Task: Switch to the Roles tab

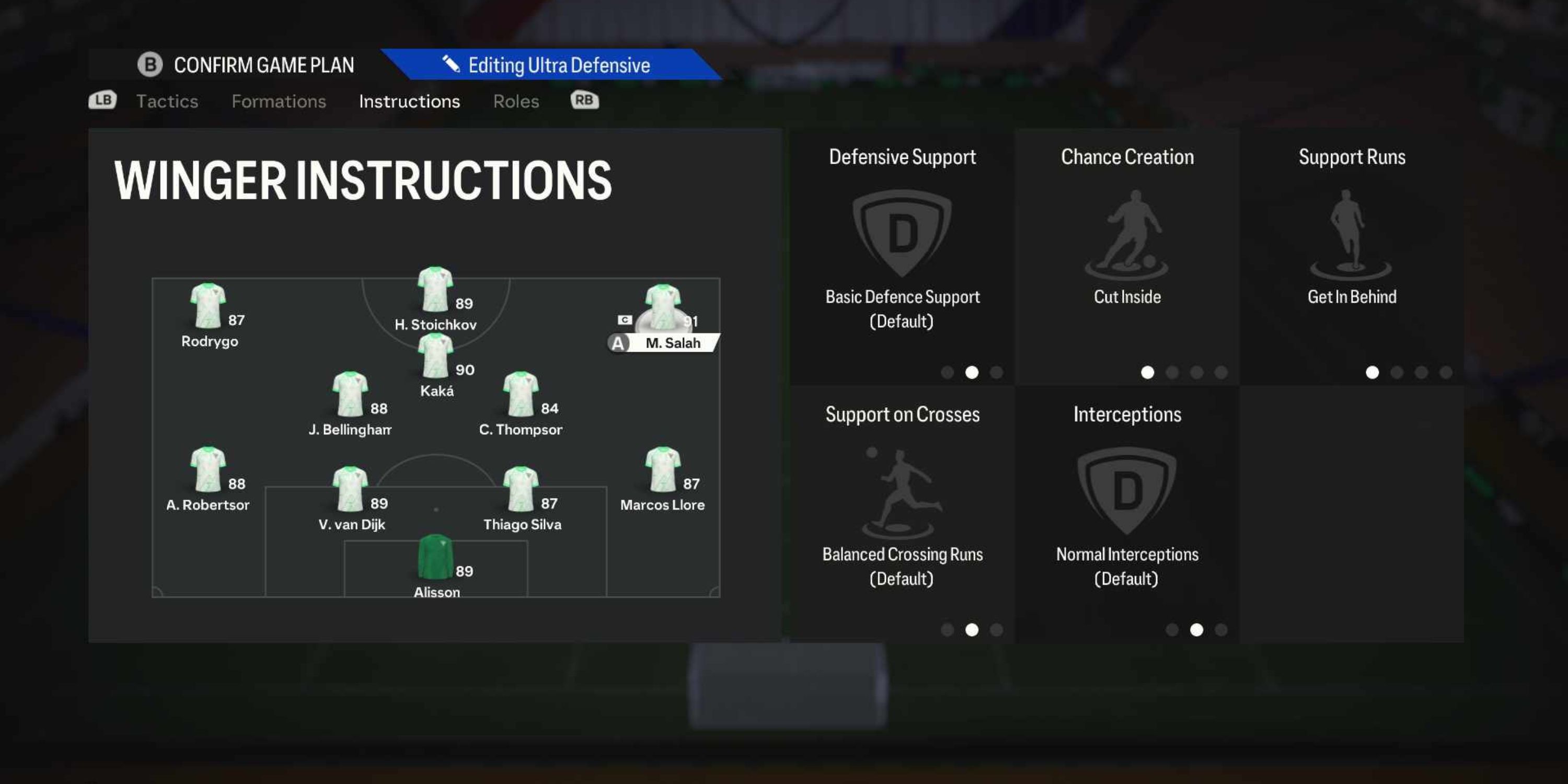Action: 515,101
